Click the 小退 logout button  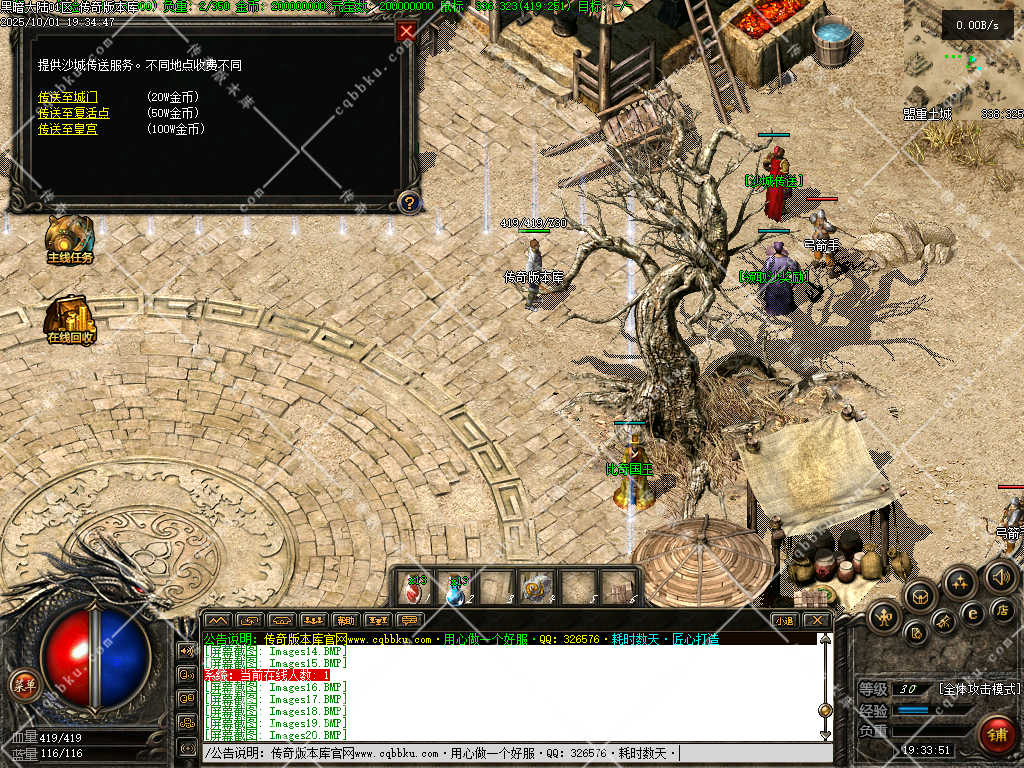pos(784,620)
